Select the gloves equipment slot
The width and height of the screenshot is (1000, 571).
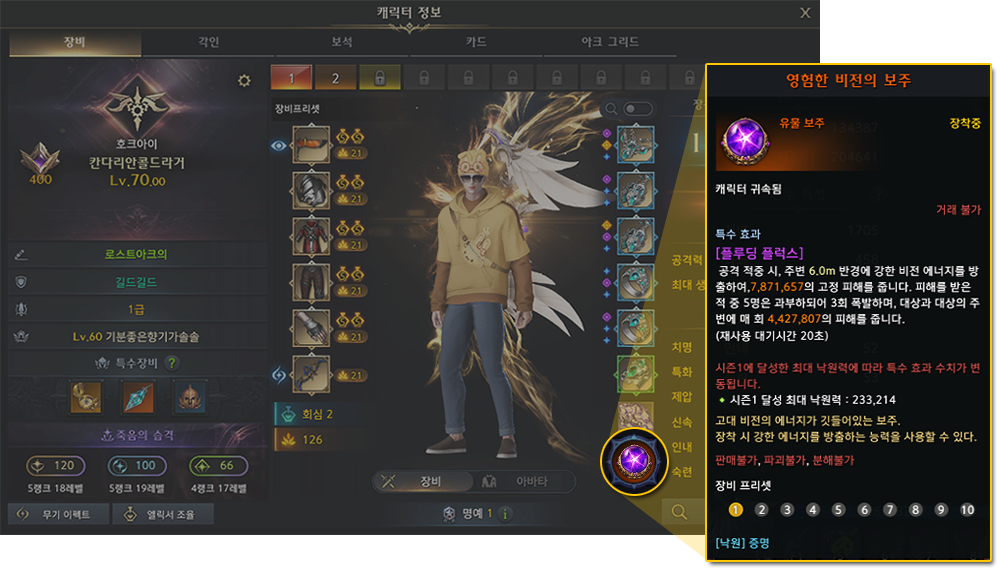click(x=311, y=329)
